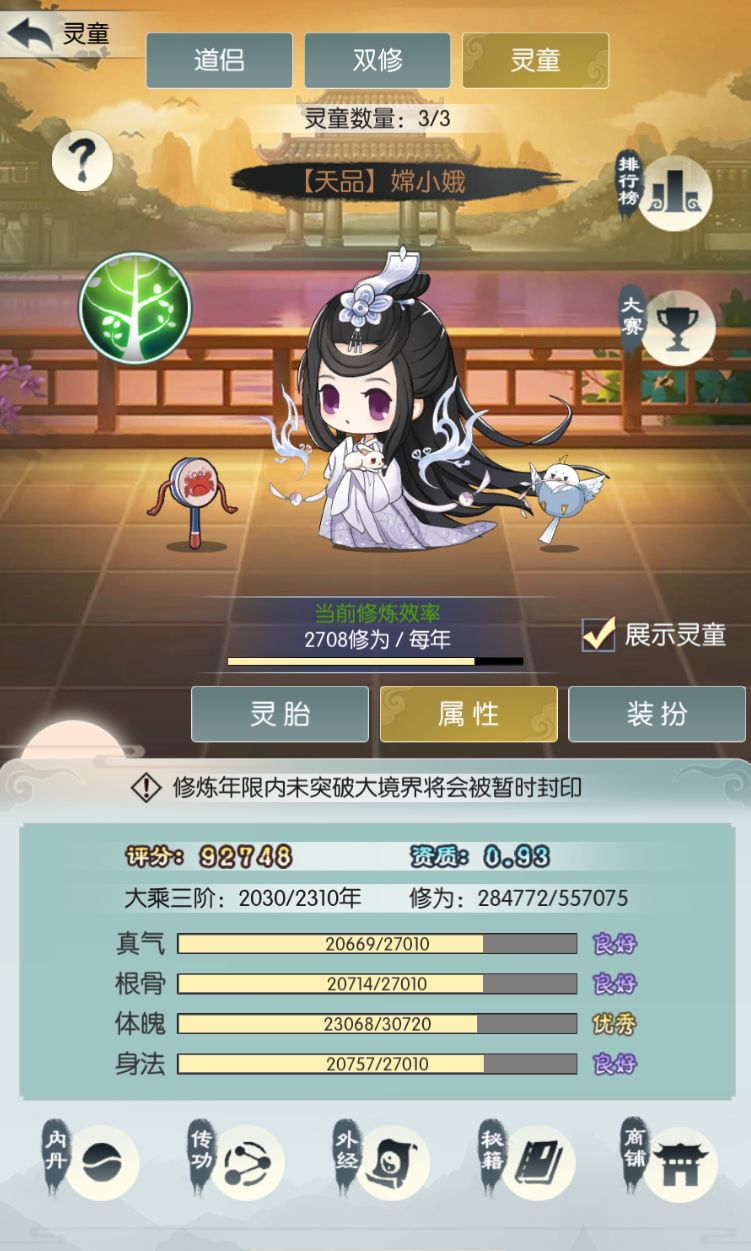Tap the green glowing tree skill icon

point(135,307)
